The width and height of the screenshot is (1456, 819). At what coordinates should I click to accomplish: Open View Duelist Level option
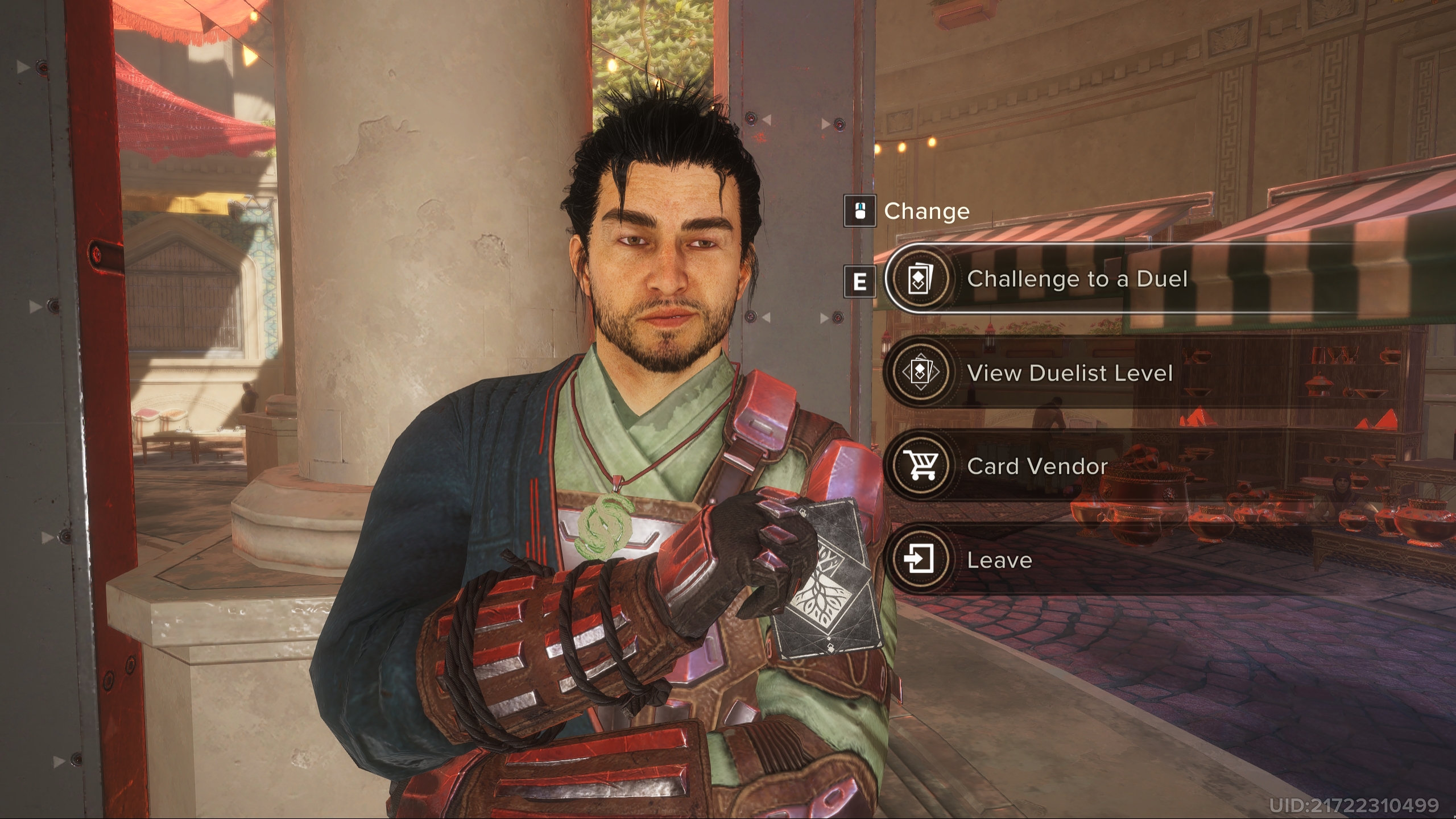tap(1069, 373)
